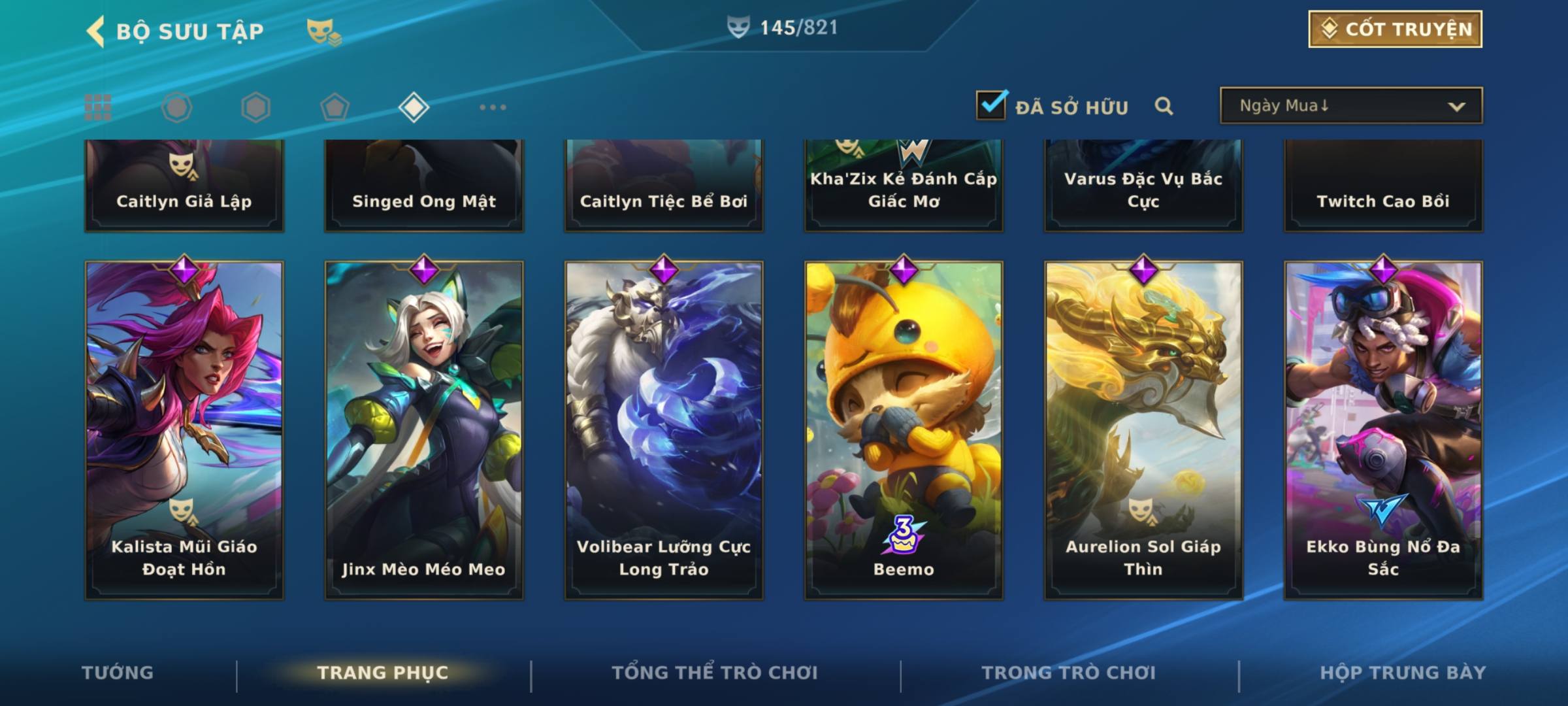Go back from Bộ Sưu Tập screen
The width and height of the screenshot is (1568, 706).
[x=96, y=31]
